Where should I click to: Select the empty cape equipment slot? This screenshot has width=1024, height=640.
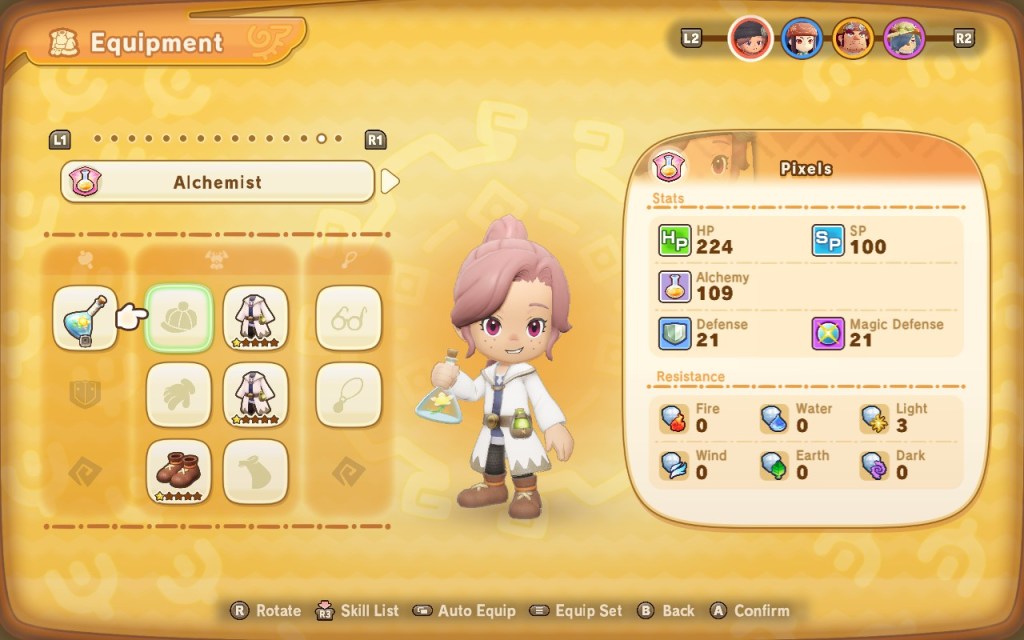click(255, 470)
